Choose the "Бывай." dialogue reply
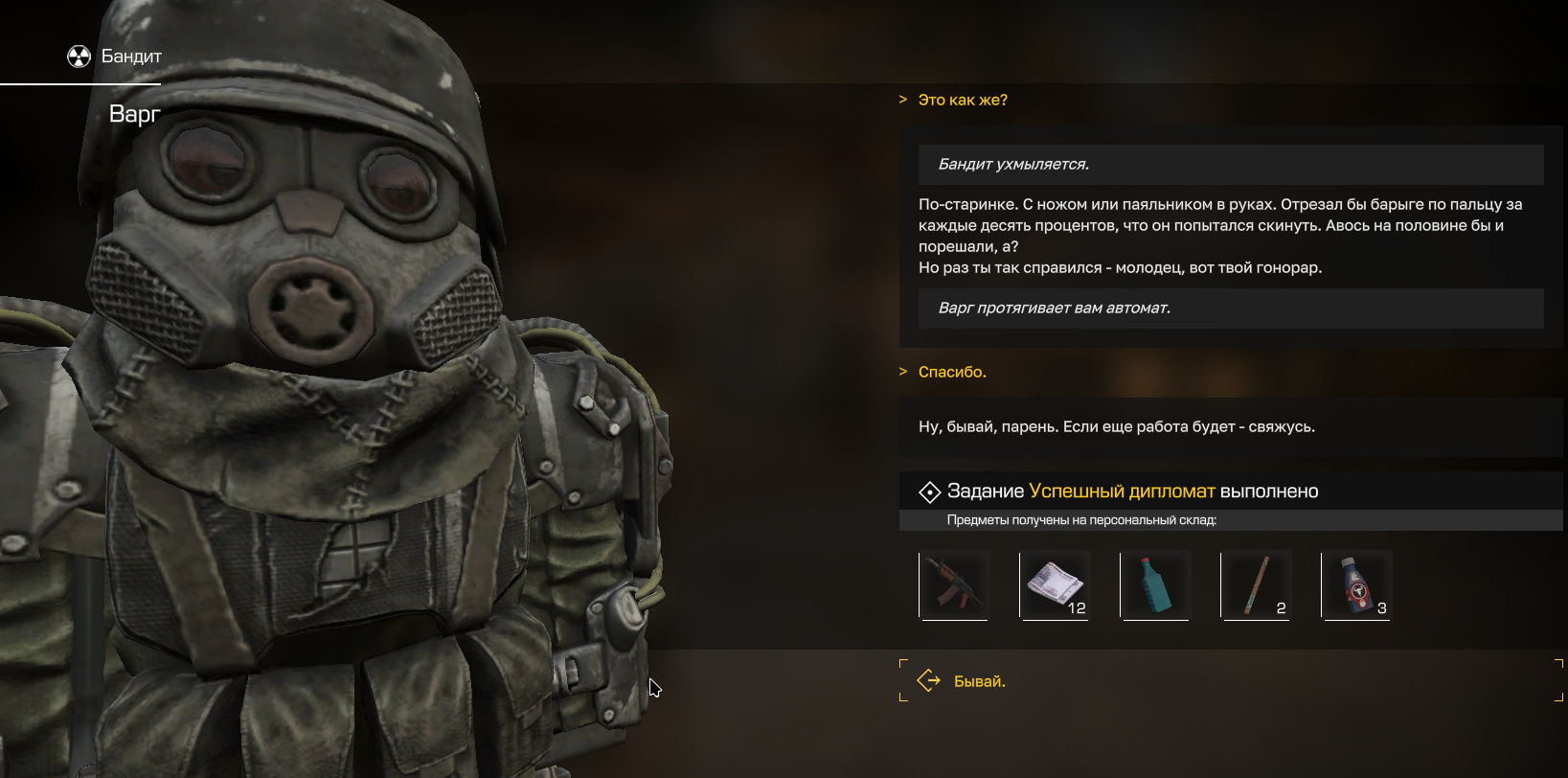Screen dimensions: 1568x778 (x=979, y=681)
